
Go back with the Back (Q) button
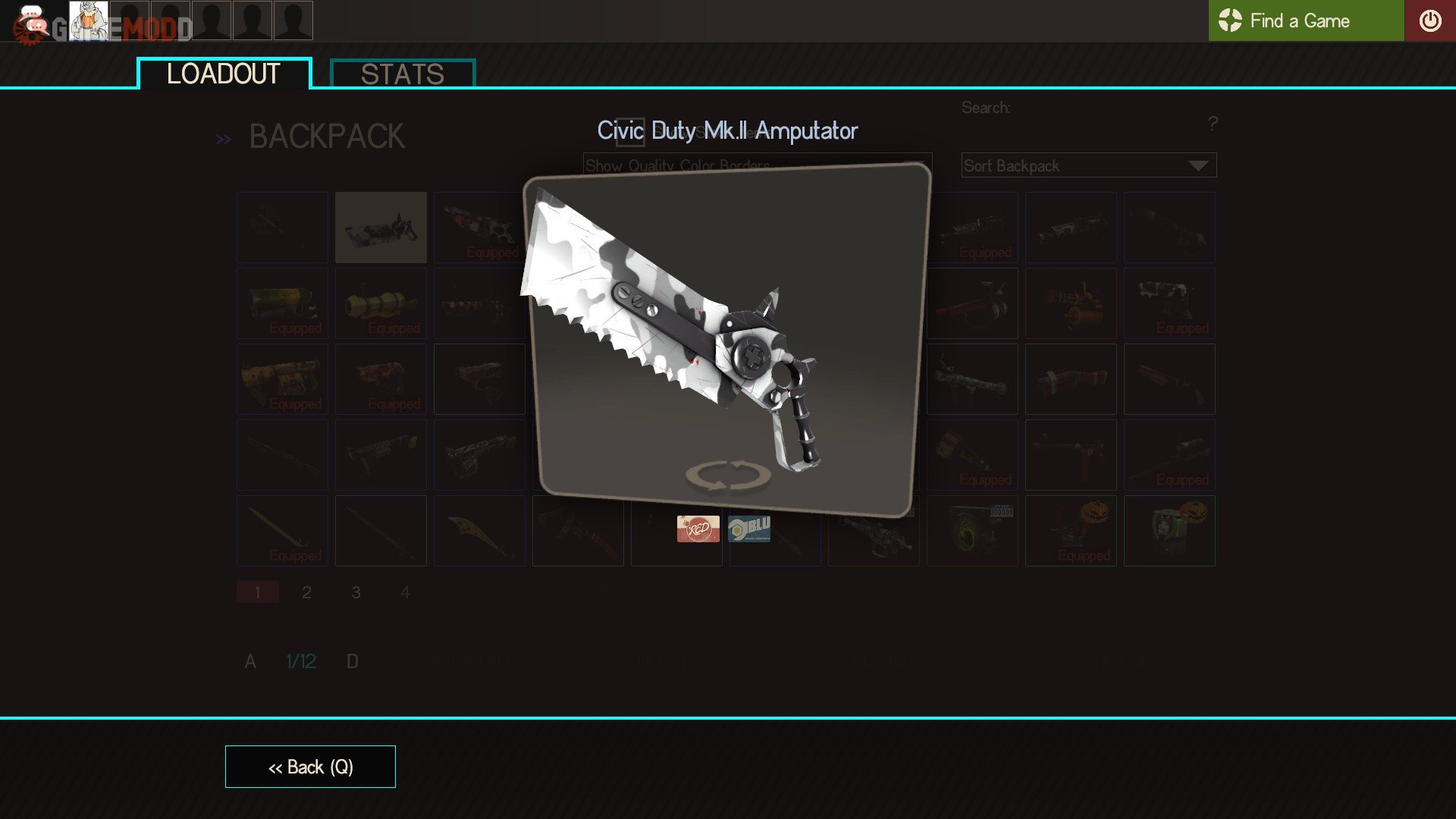[x=310, y=767]
